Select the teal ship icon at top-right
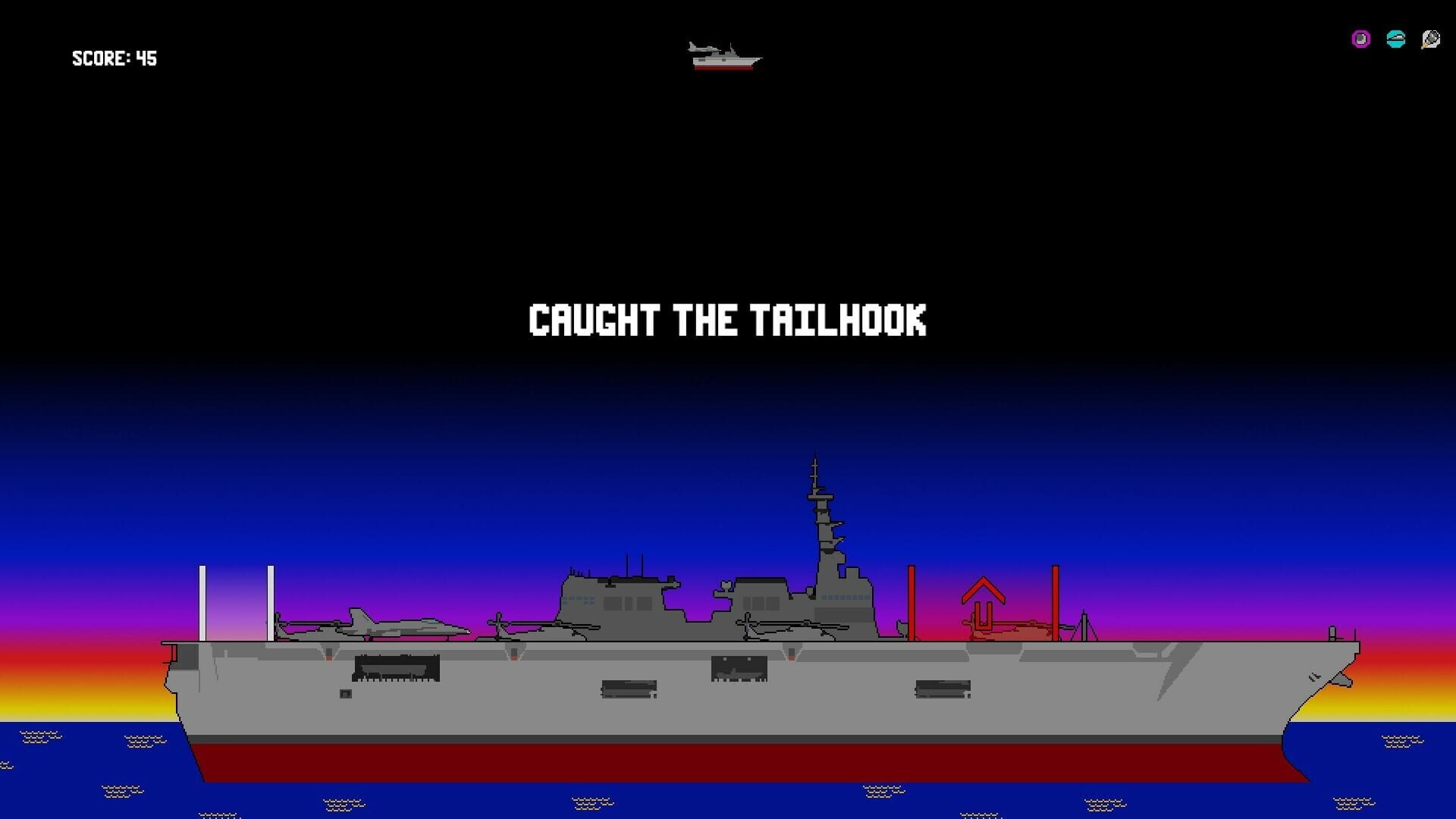The image size is (1456, 819). (1395, 39)
